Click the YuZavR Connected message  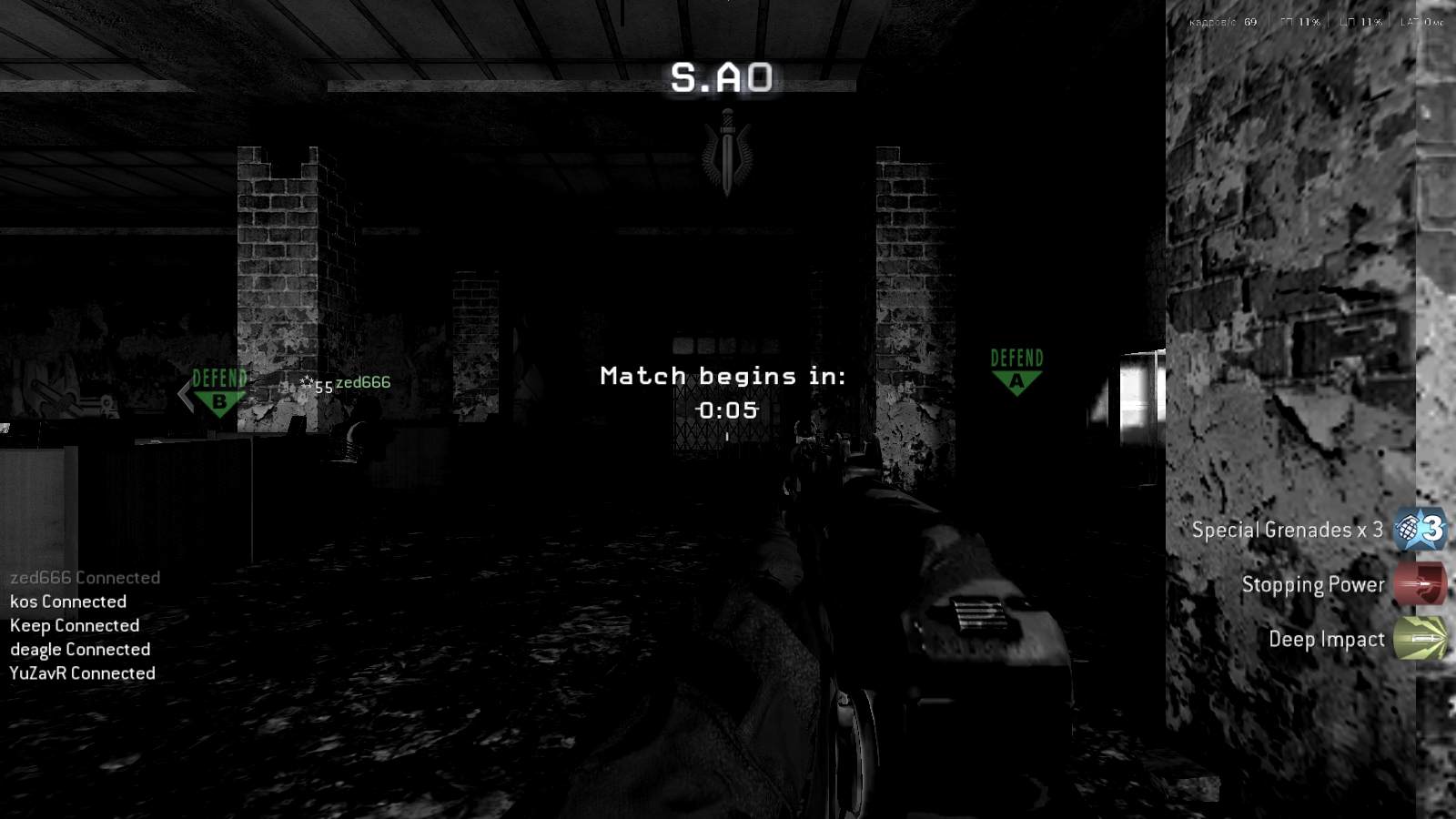click(x=82, y=673)
